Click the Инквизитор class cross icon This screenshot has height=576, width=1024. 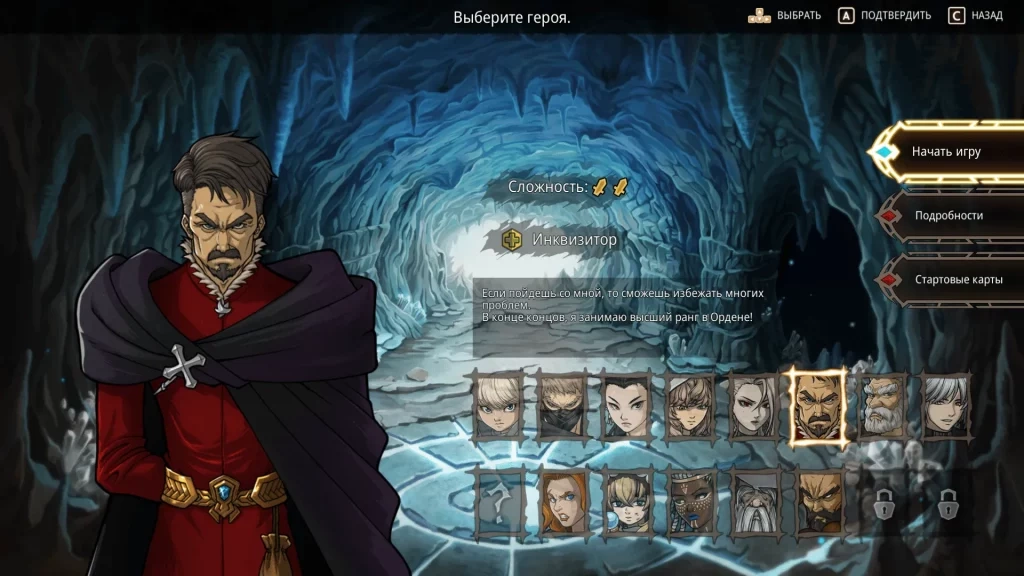[x=512, y=240]
